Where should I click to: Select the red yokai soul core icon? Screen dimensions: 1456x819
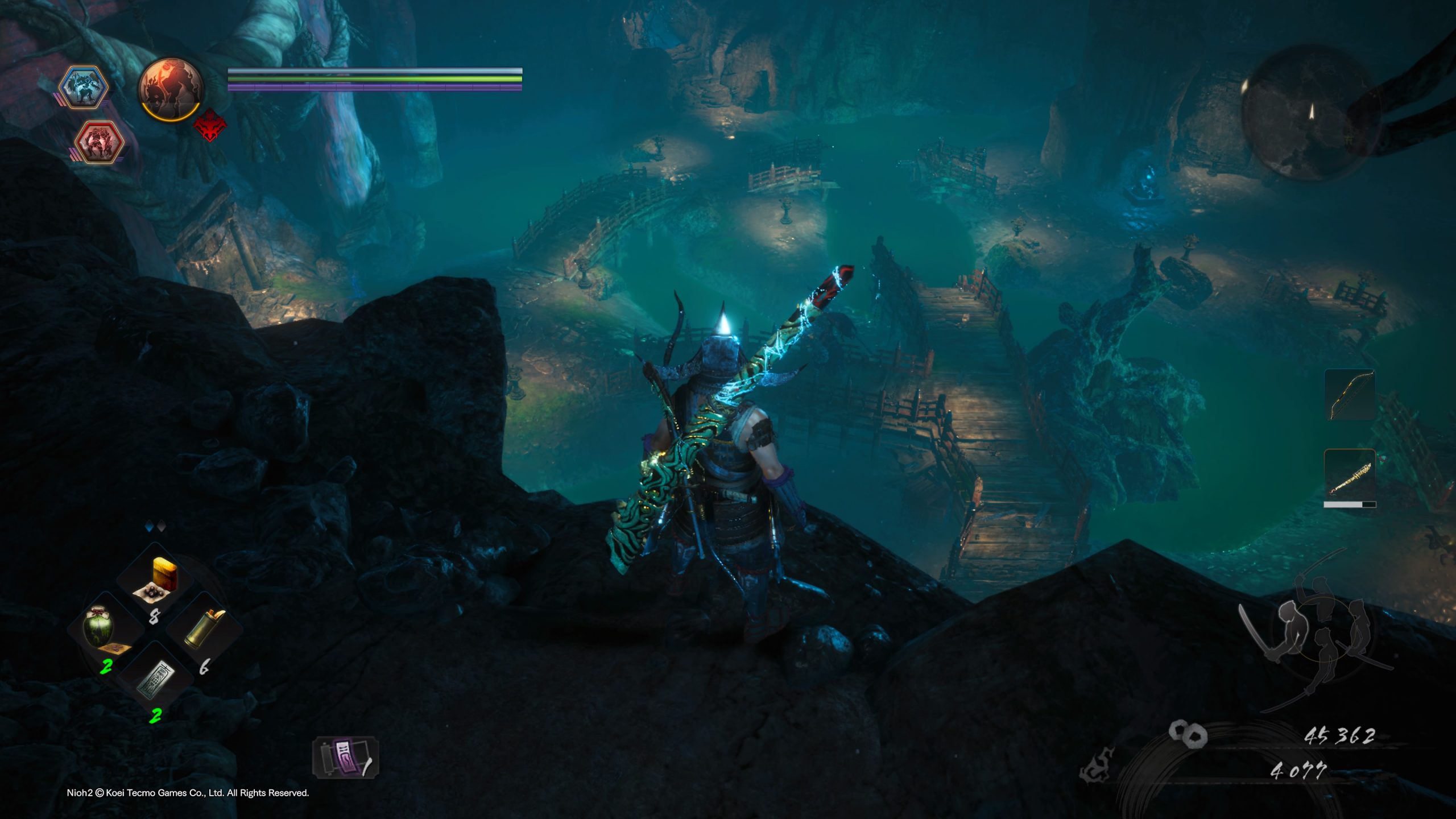(100, 141)
